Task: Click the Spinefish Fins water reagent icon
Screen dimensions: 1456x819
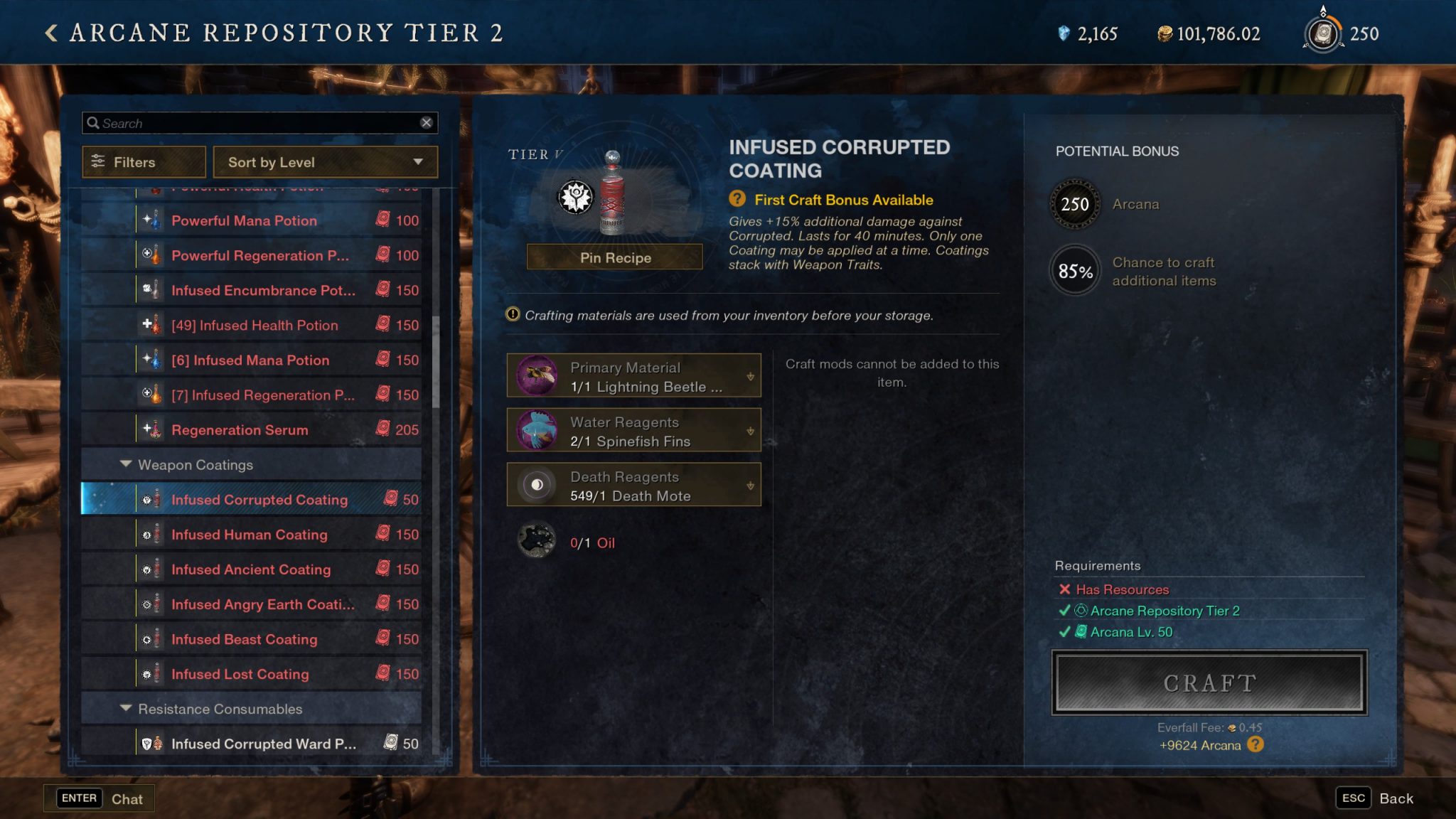Action: click(x=537, y=430)
